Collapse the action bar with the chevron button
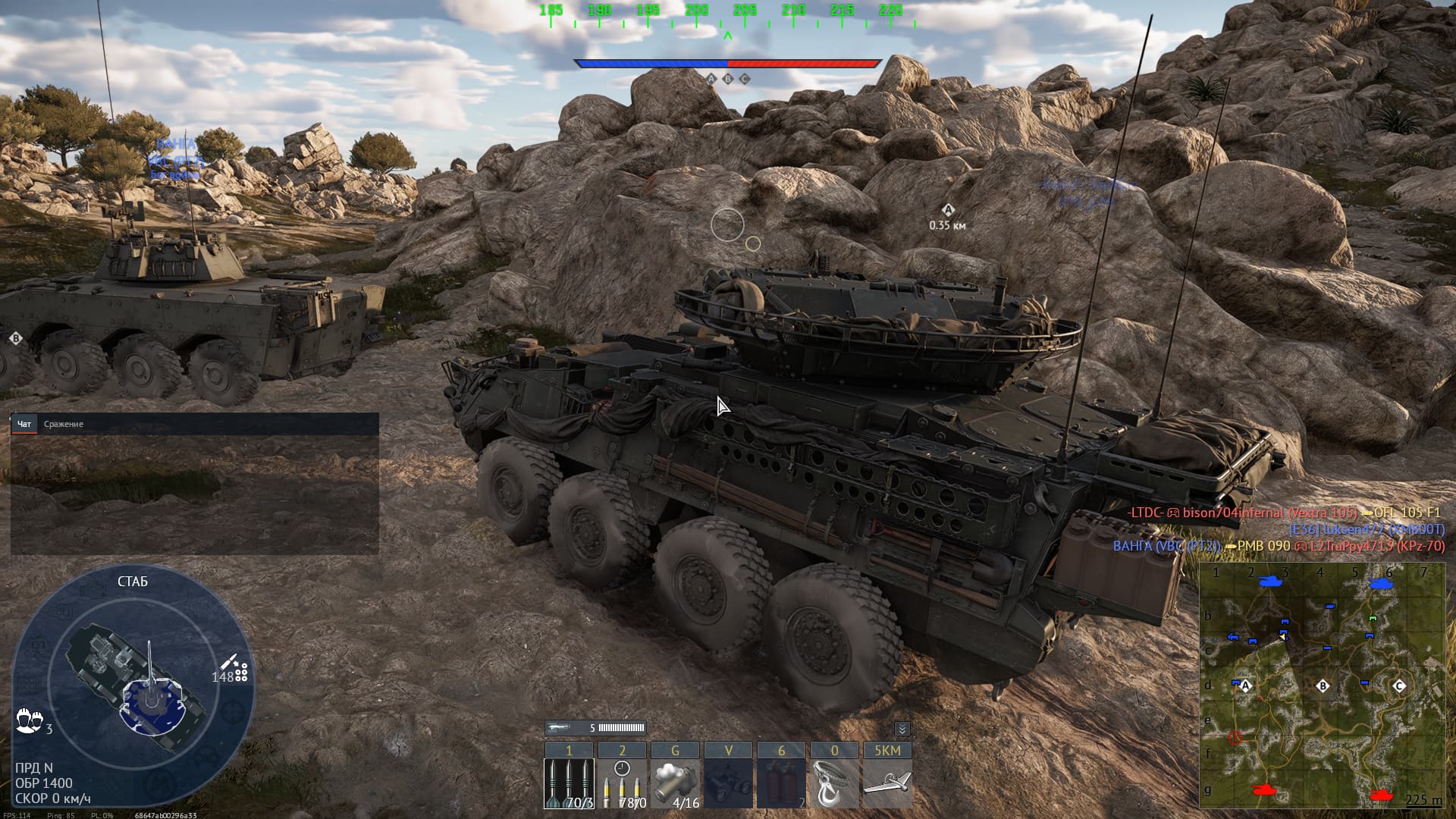The width and height of the screenshot is (1456, 819). coord(902,729)
